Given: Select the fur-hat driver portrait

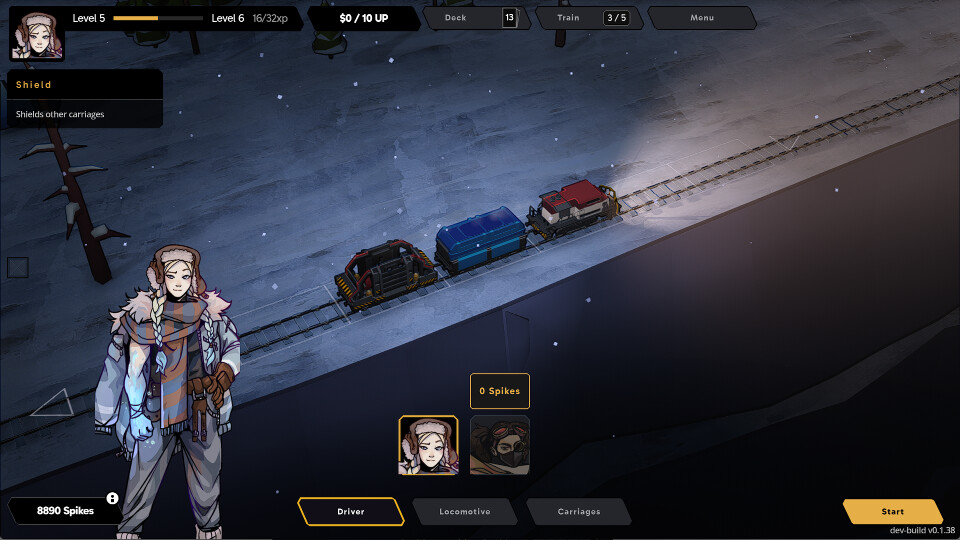Looking at the screenshot, I should tap(429, 445).
